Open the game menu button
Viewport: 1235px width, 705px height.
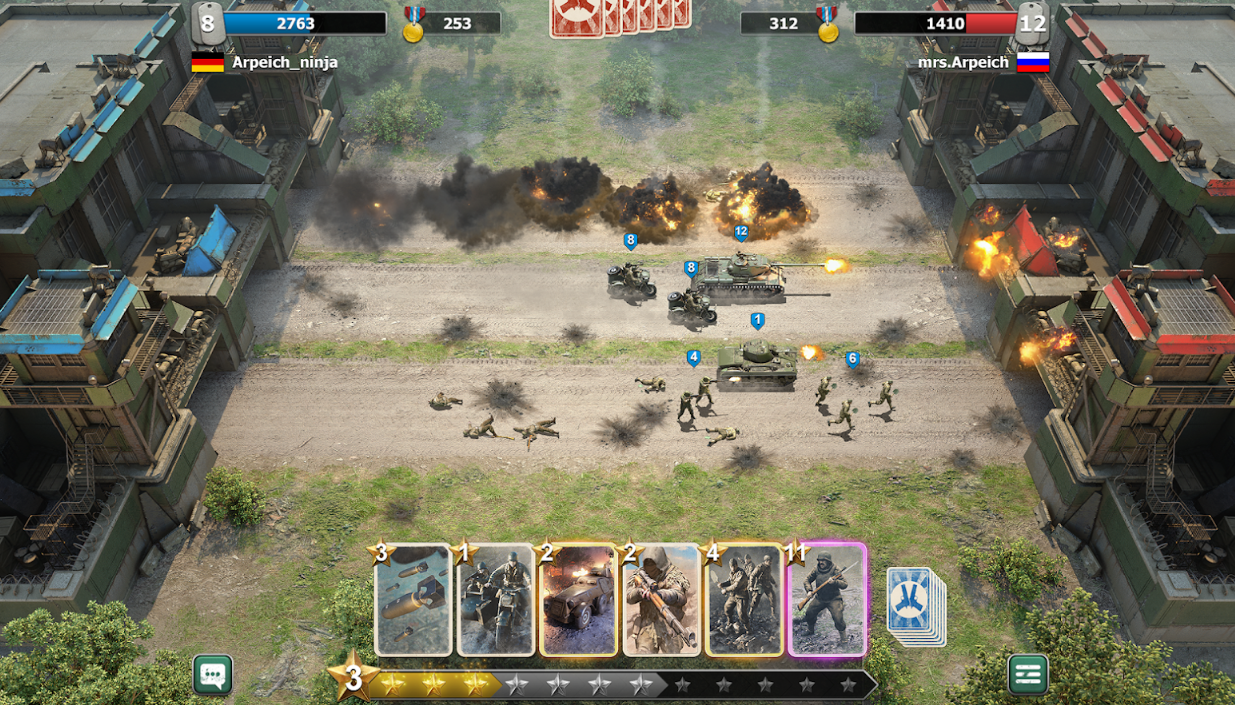[1027, 675]
